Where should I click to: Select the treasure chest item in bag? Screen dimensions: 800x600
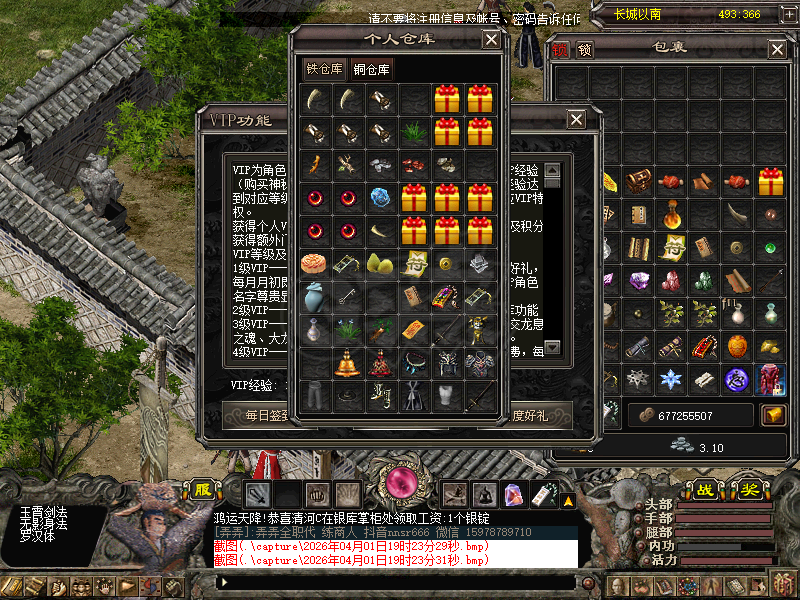[638, 182]
